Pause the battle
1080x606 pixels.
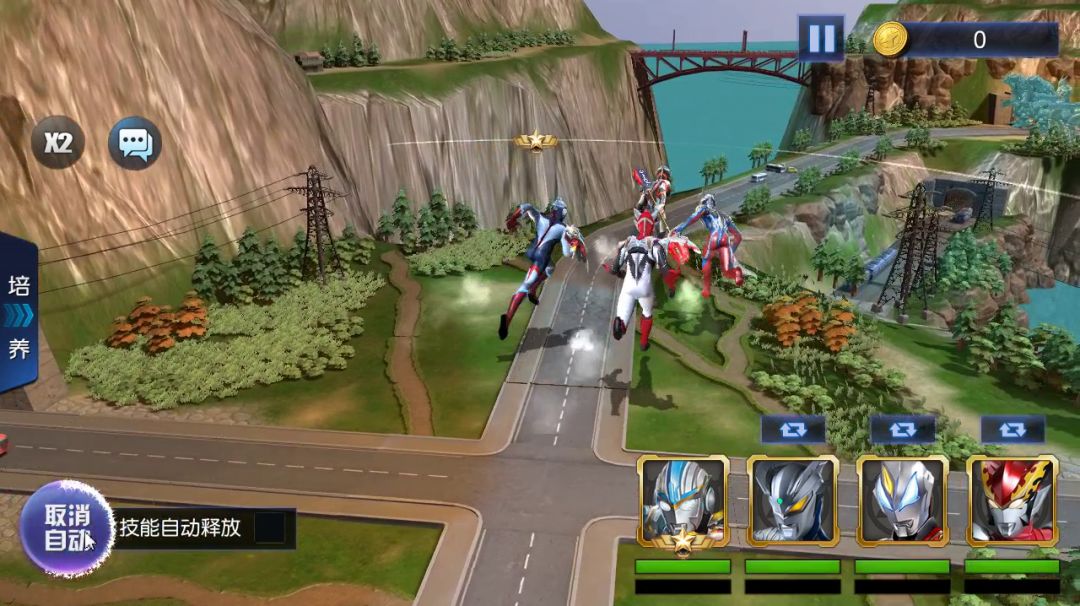pos(820,39)
